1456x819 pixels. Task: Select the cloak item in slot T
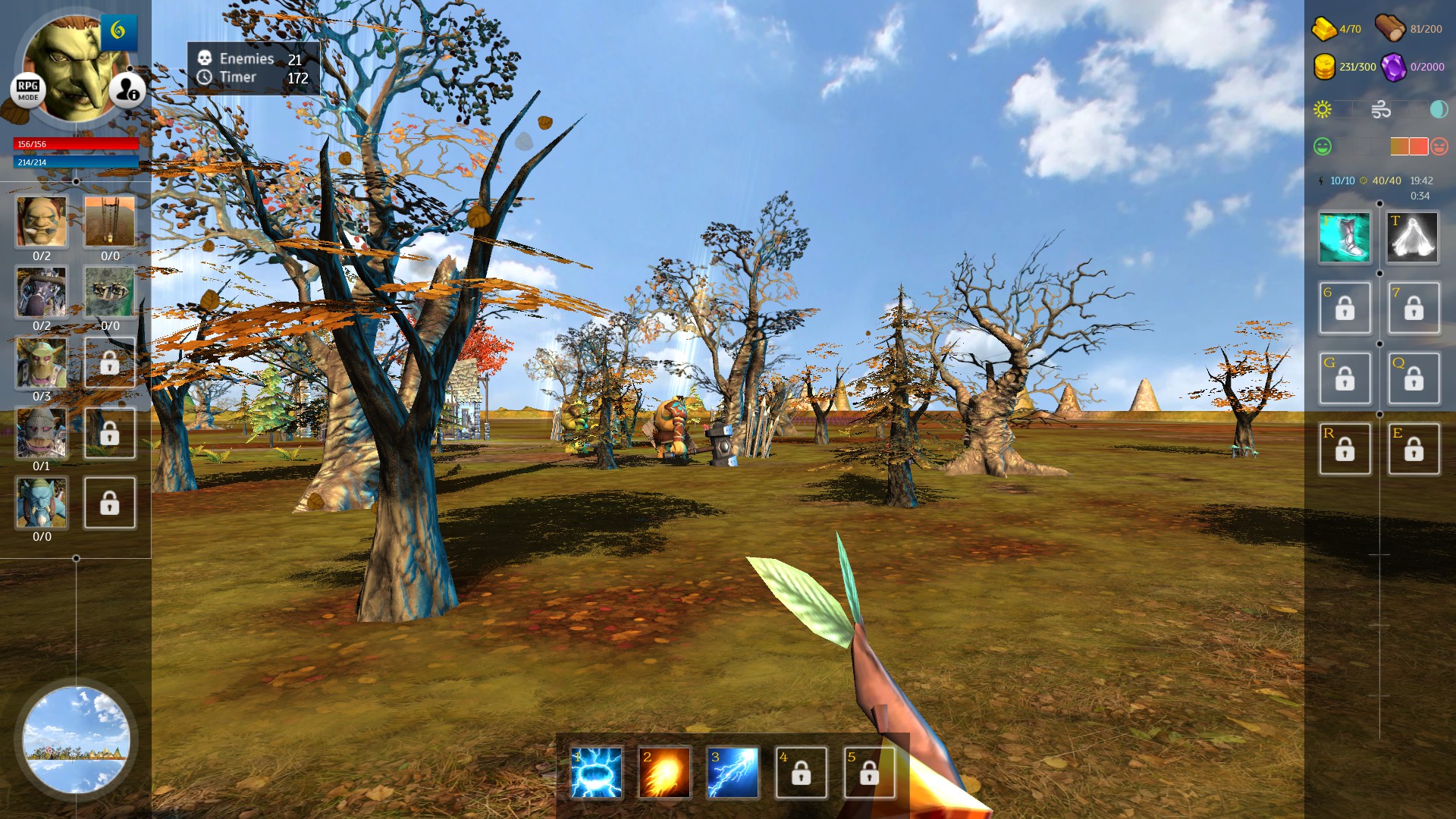click(1412, 237)
